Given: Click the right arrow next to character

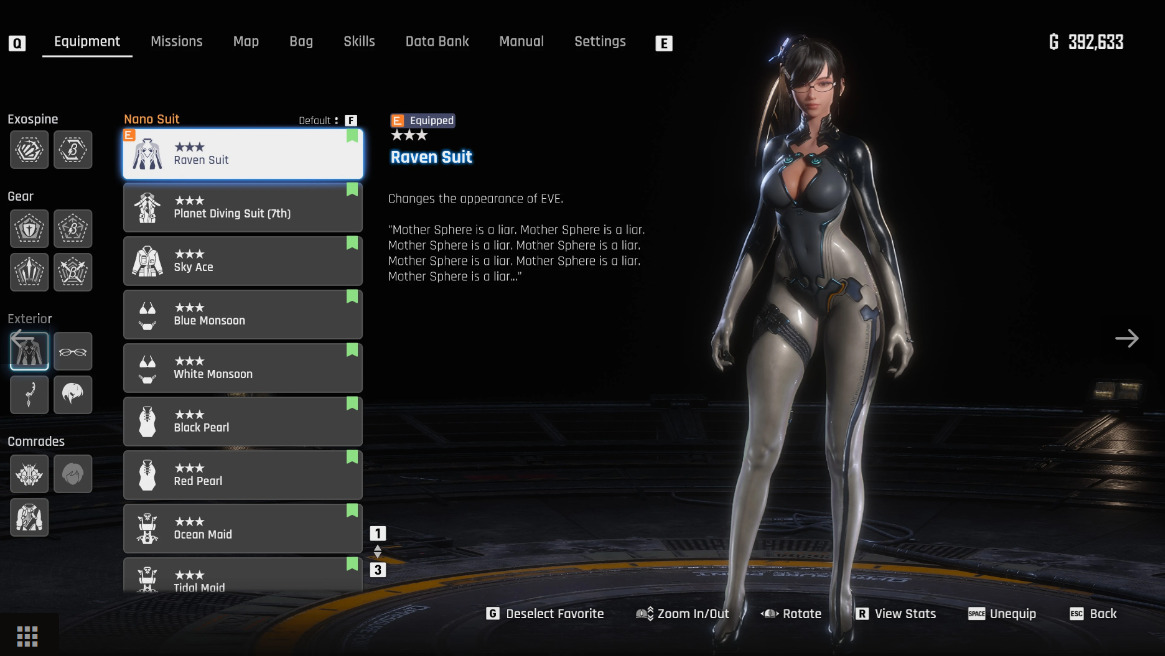Looking at the screenshot, I should (1127, 338).
